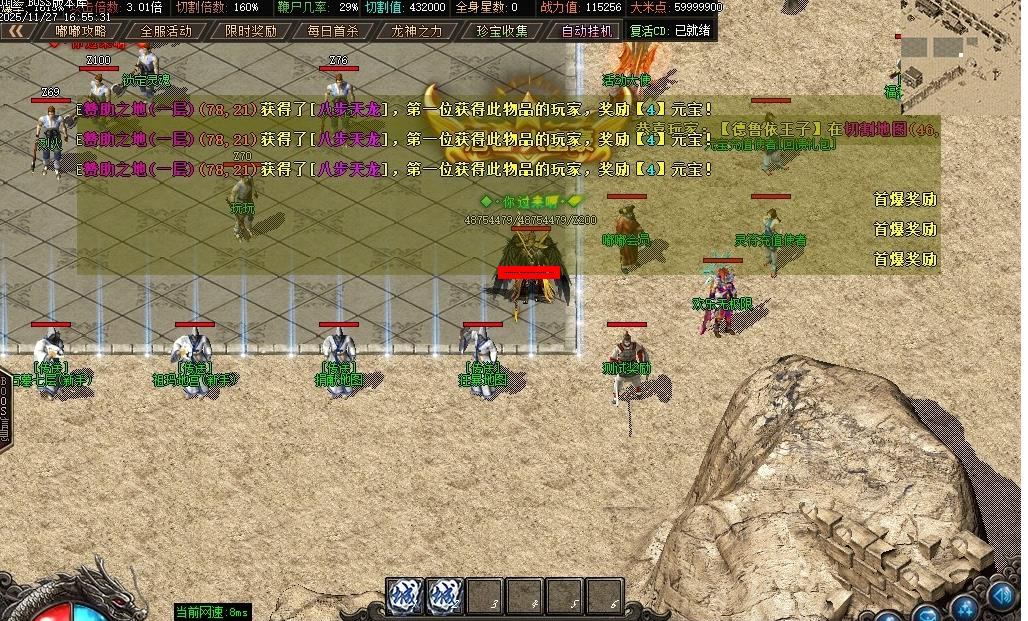The width and height of the screenshot is (1028, 621).
Task: Collapse the top menu bar with the double-arrow button
Action: tap(16, 31)
